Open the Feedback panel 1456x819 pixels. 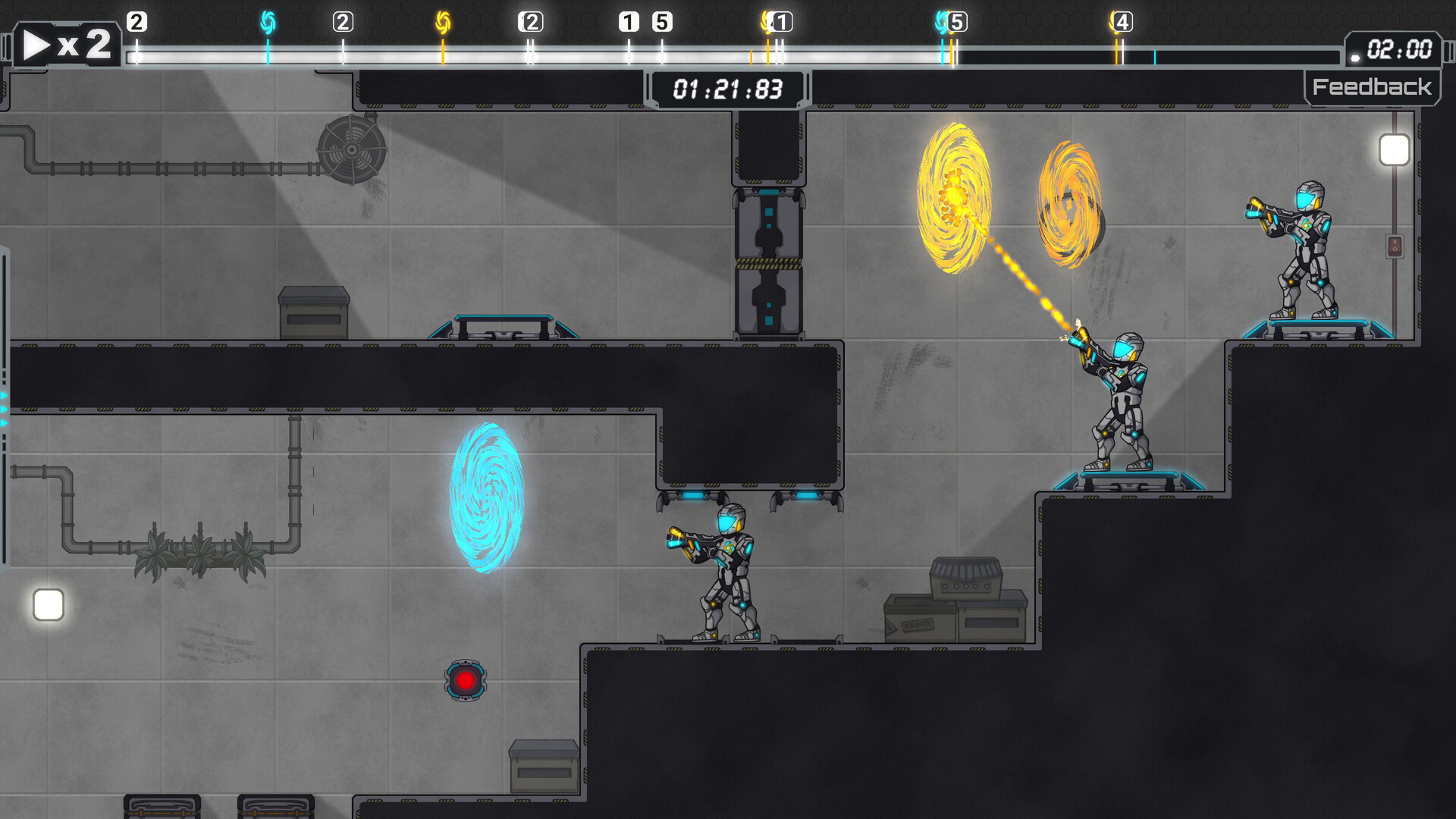pos(1372,86)
